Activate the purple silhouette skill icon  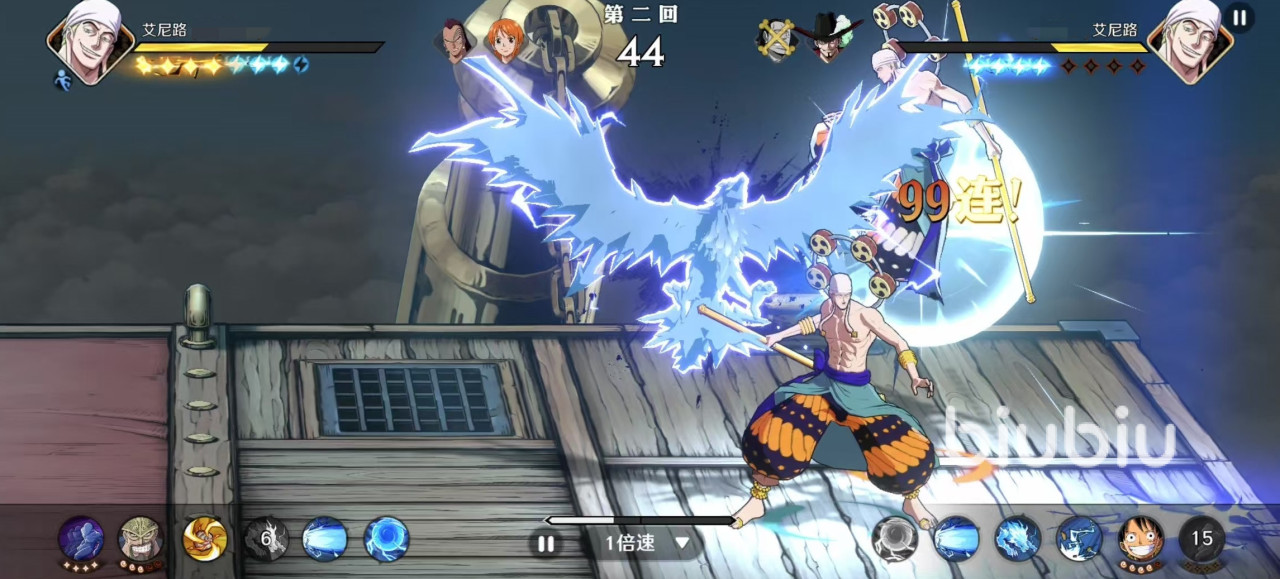coord(81,539)
